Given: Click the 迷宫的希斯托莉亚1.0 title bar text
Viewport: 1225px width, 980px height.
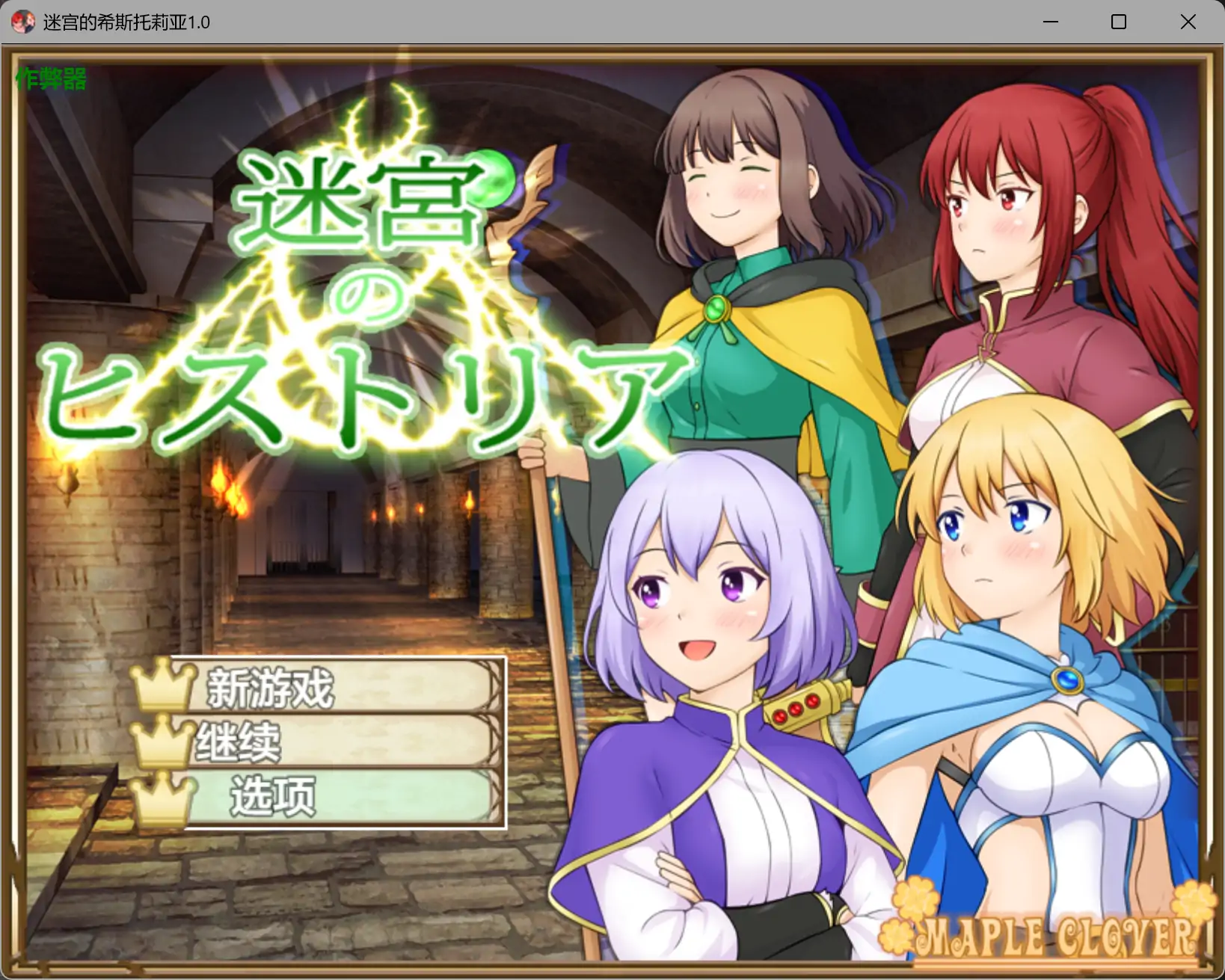Looking at the screenshot, I should tap(127, 22).
